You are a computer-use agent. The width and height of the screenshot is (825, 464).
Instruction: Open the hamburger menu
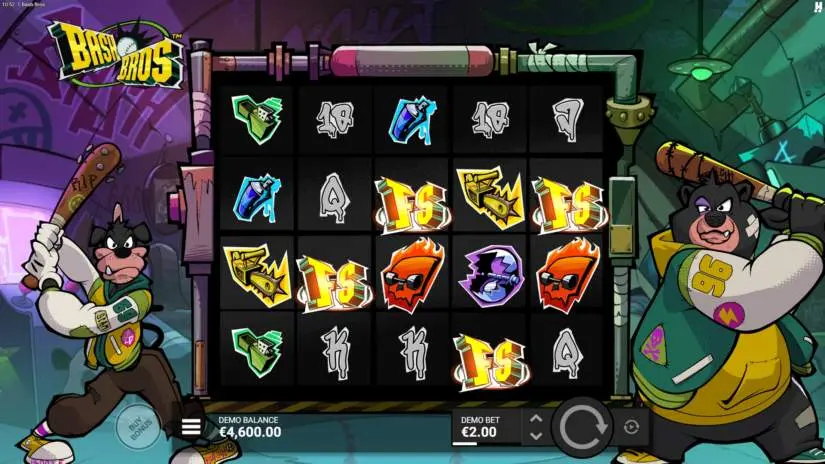[191, 428]
